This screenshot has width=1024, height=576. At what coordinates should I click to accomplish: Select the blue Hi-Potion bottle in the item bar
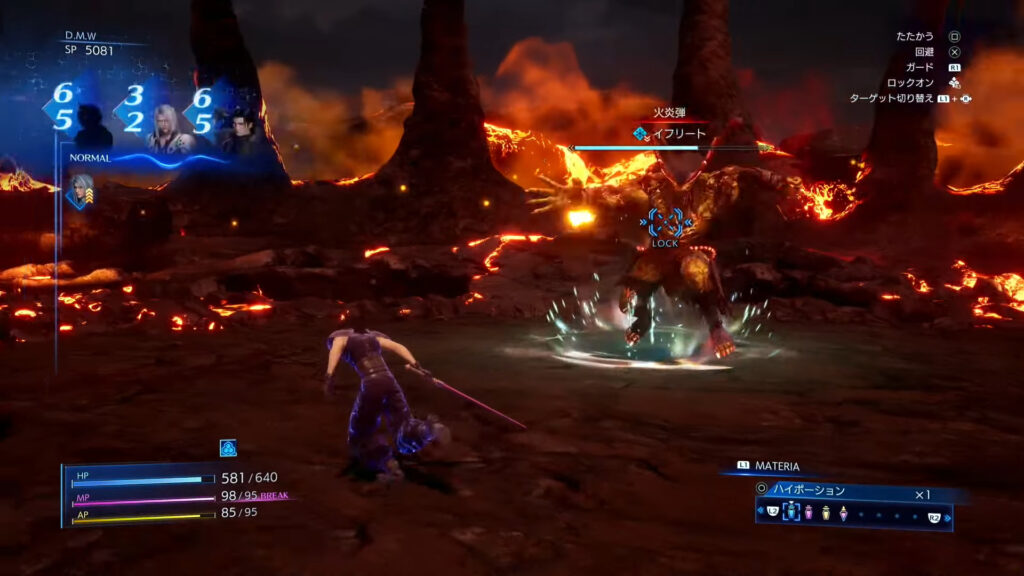point(791,513)
